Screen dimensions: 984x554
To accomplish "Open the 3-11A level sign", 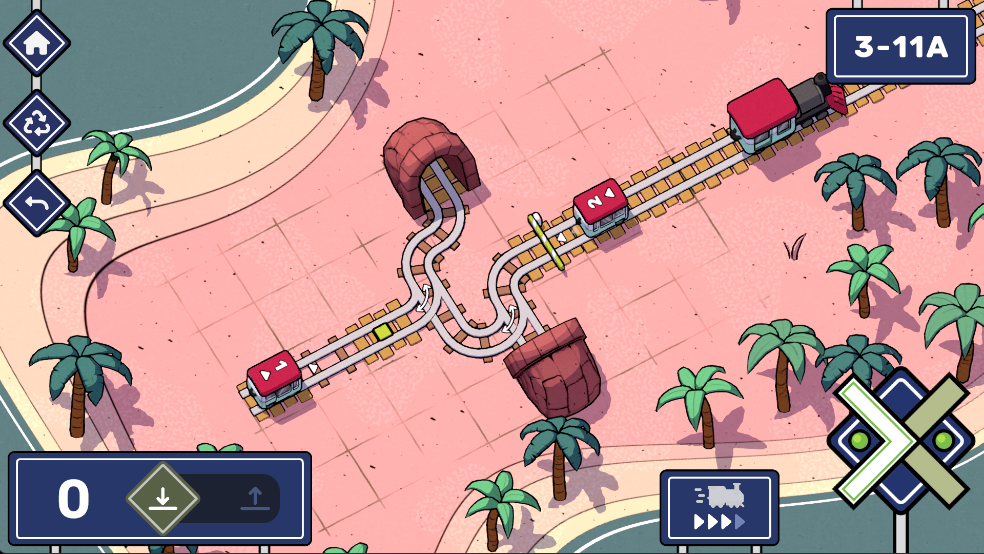I will pos(900,47).
